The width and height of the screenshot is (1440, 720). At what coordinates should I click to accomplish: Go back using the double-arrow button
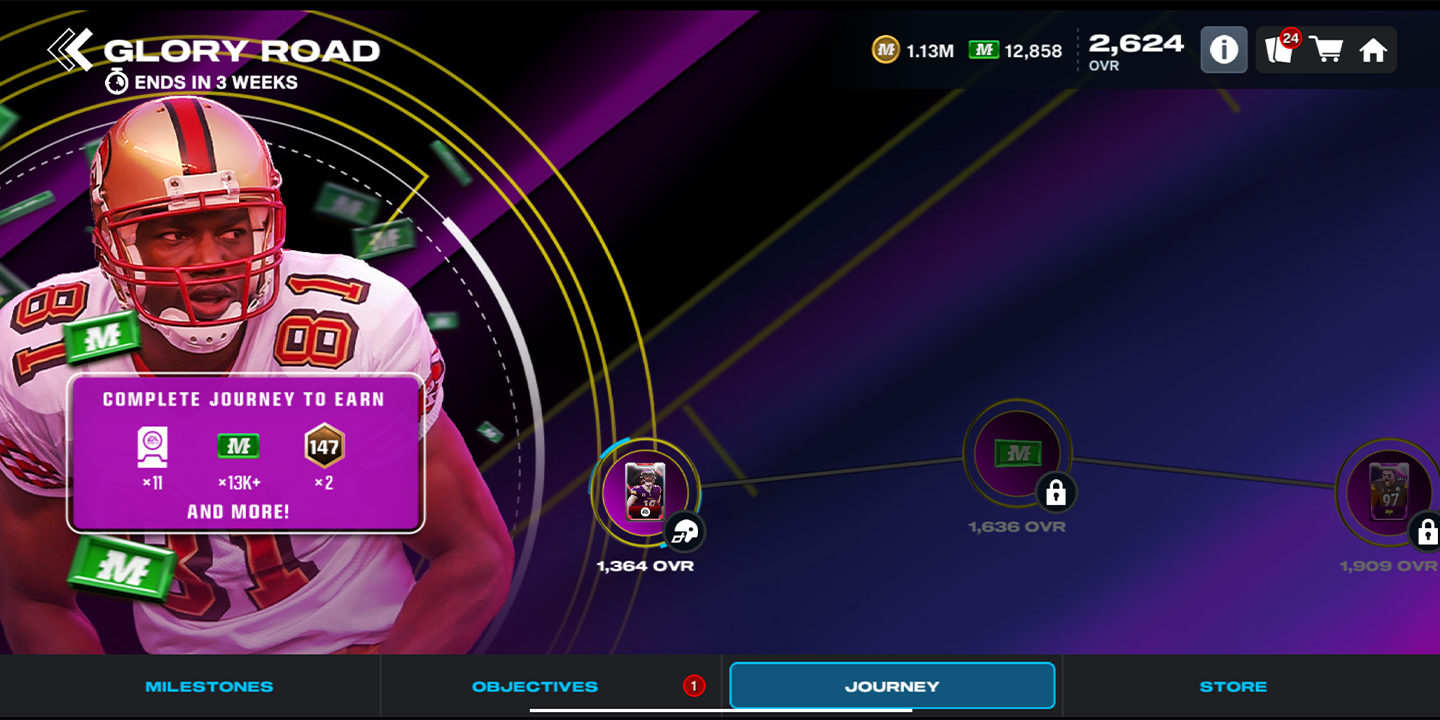coord(70,50)
